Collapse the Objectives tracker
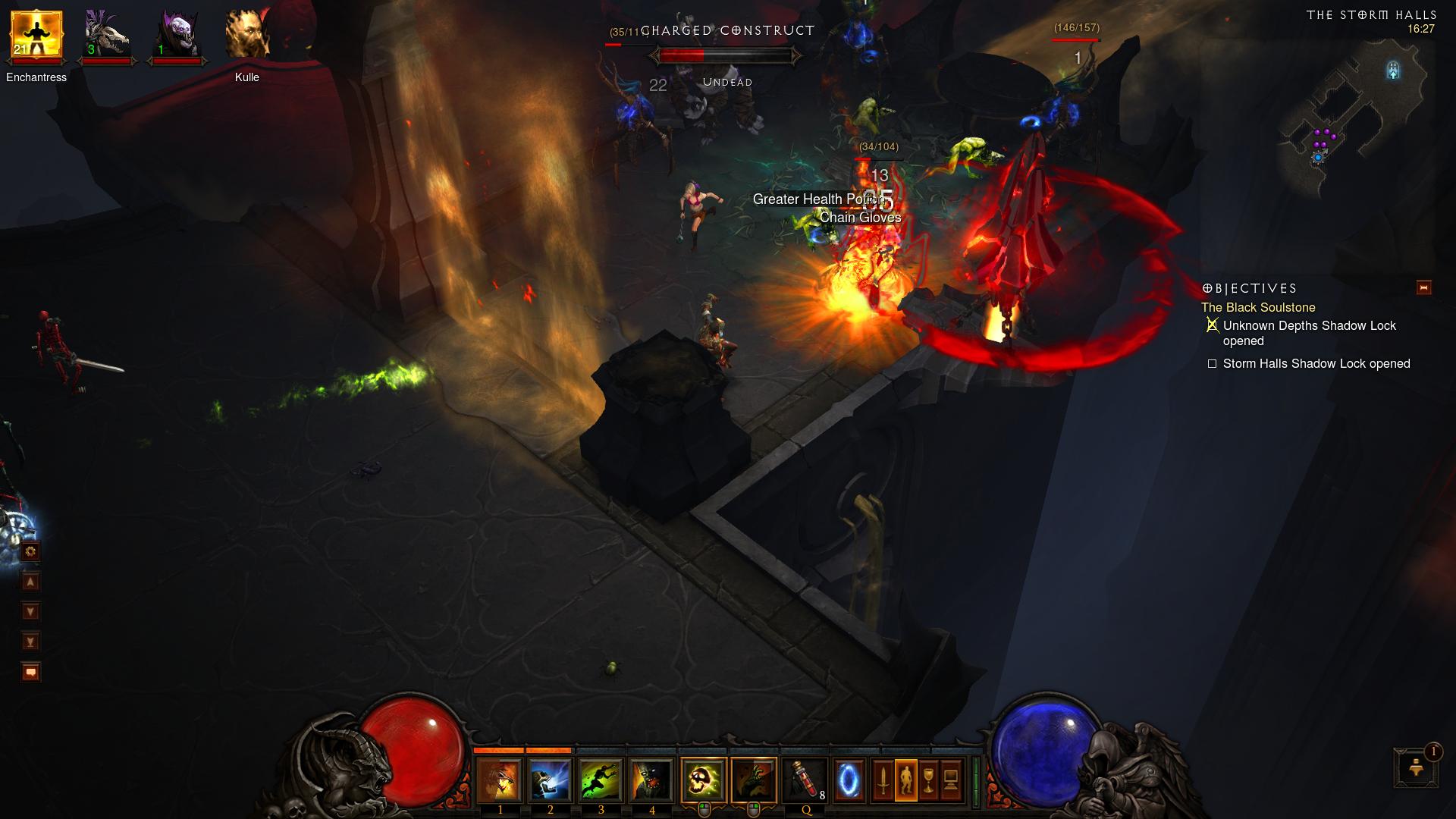Image resolution: width=1456 pixels, height=819 pixels. tap(1423, 287)
